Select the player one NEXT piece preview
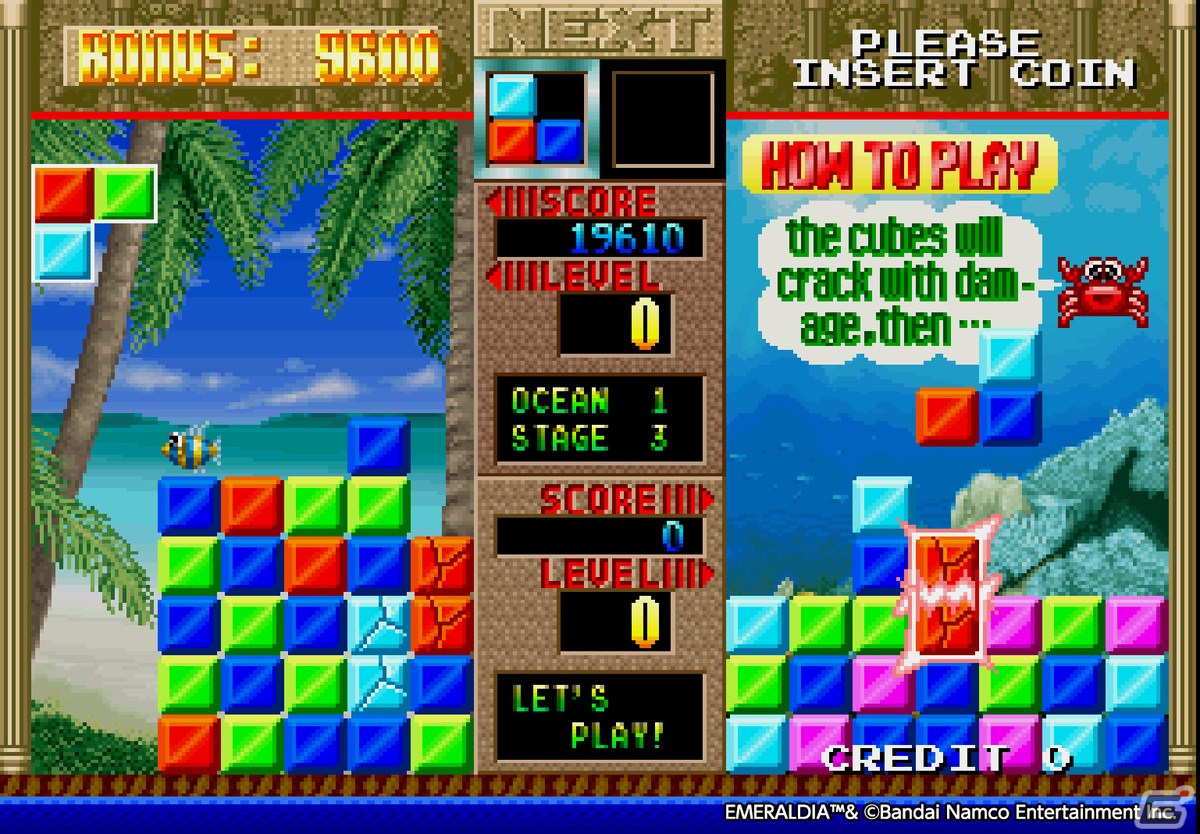The width and height of the screenshot is (1200, 834). coord(536,119)
